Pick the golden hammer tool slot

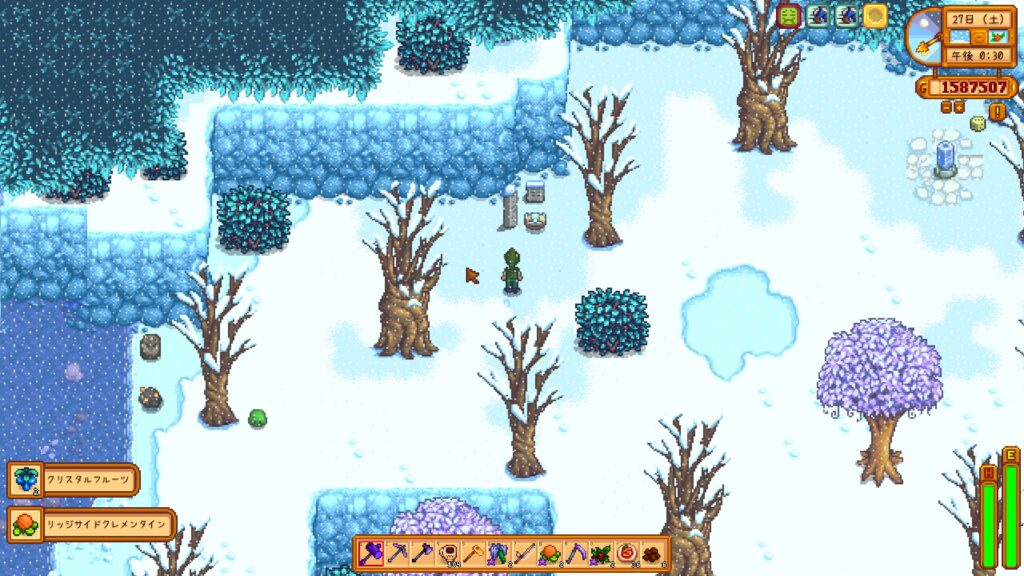pos(474,552)
